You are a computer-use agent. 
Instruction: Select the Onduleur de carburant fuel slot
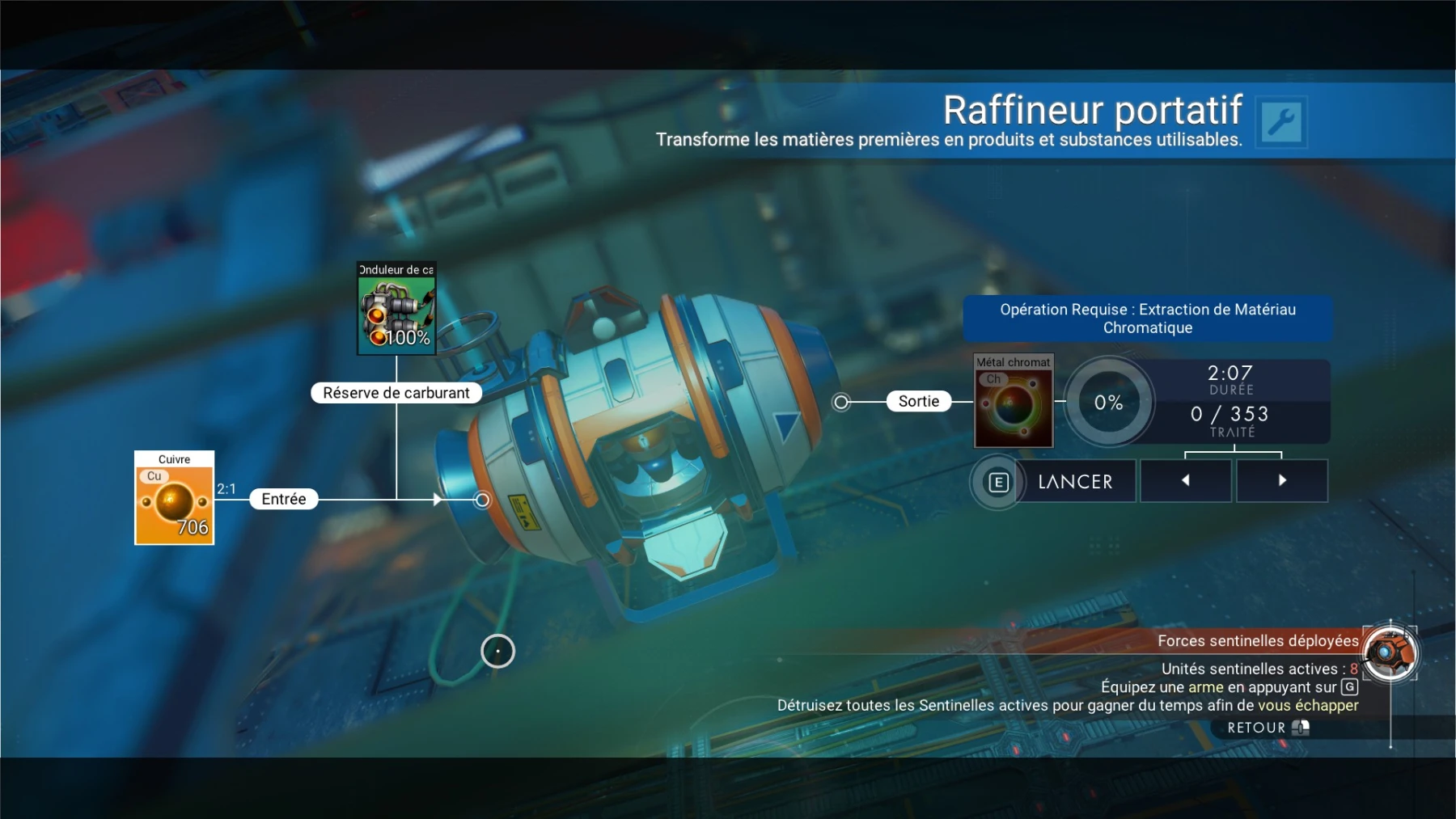point(396,311)
